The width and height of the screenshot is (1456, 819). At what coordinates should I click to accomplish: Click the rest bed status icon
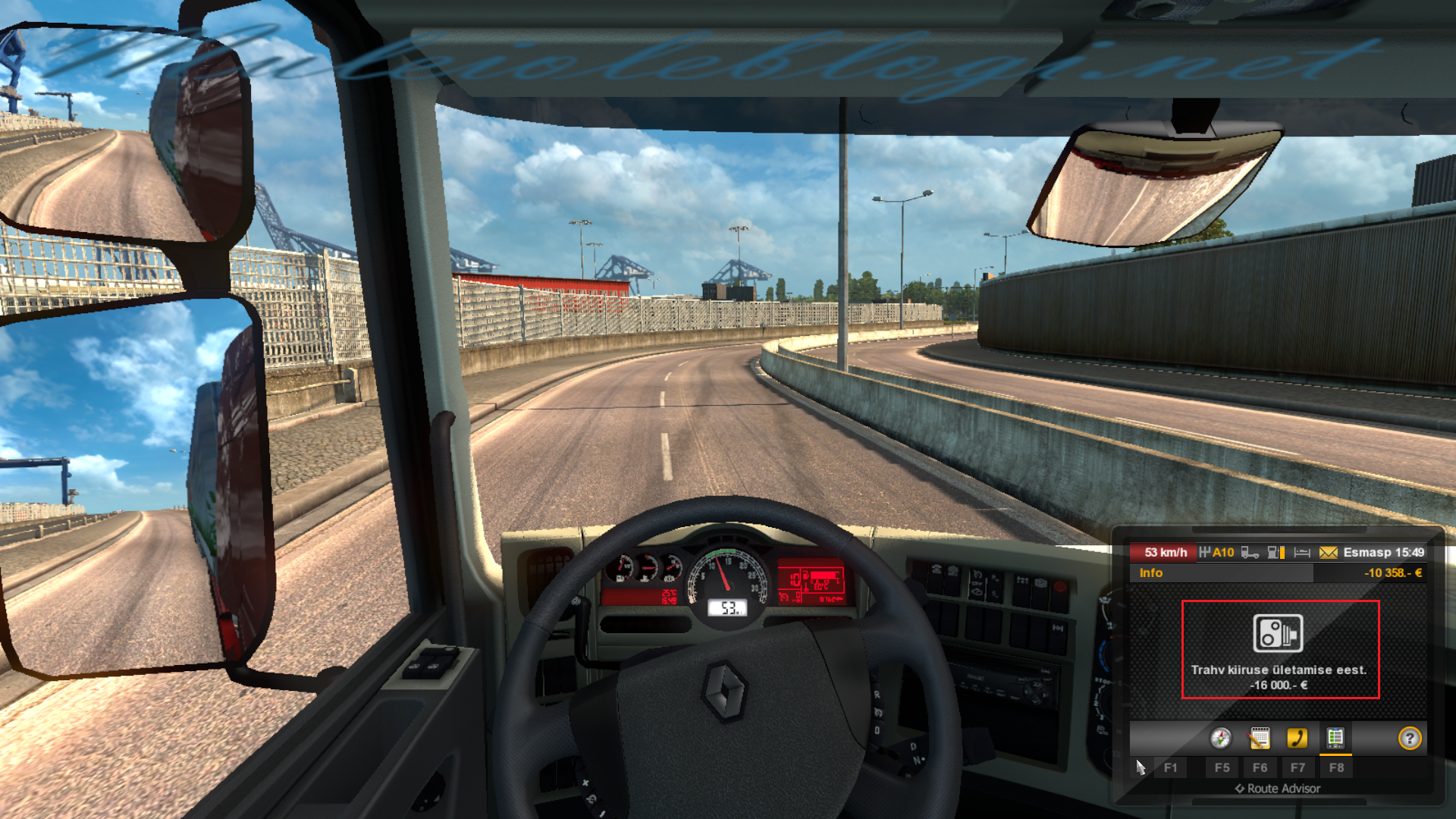[x=1302, y=553]
